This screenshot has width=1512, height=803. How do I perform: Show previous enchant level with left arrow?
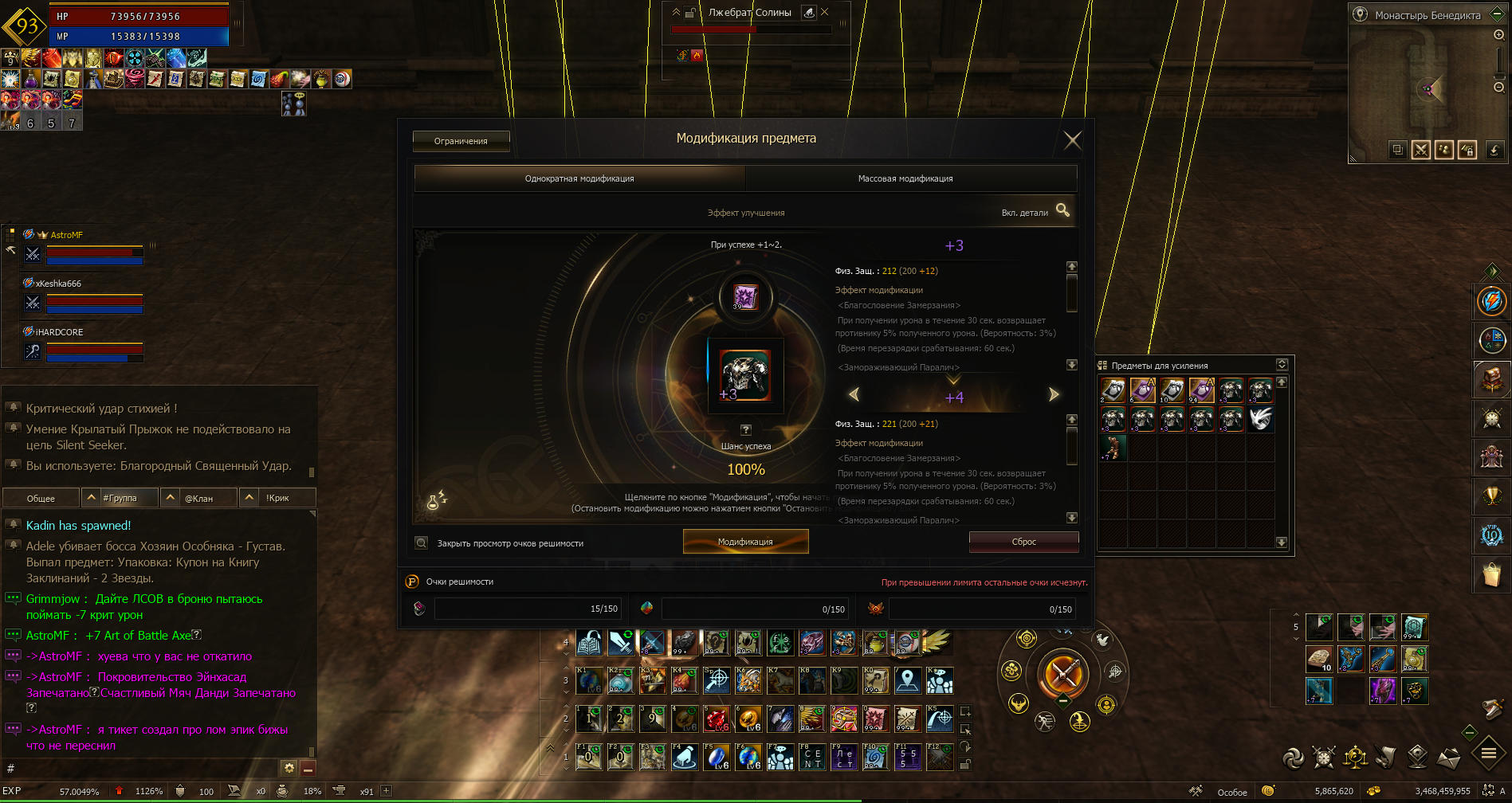[x=854, y=394]
